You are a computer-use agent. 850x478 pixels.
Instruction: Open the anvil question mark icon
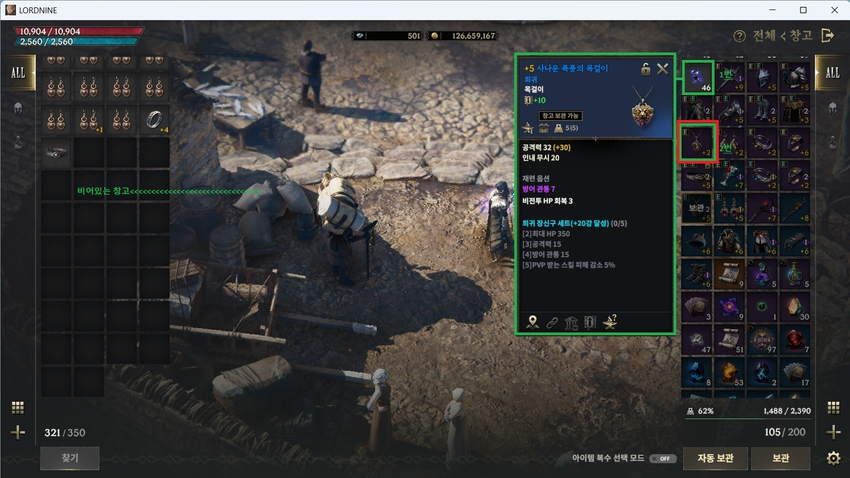click(x=610, y=322)
